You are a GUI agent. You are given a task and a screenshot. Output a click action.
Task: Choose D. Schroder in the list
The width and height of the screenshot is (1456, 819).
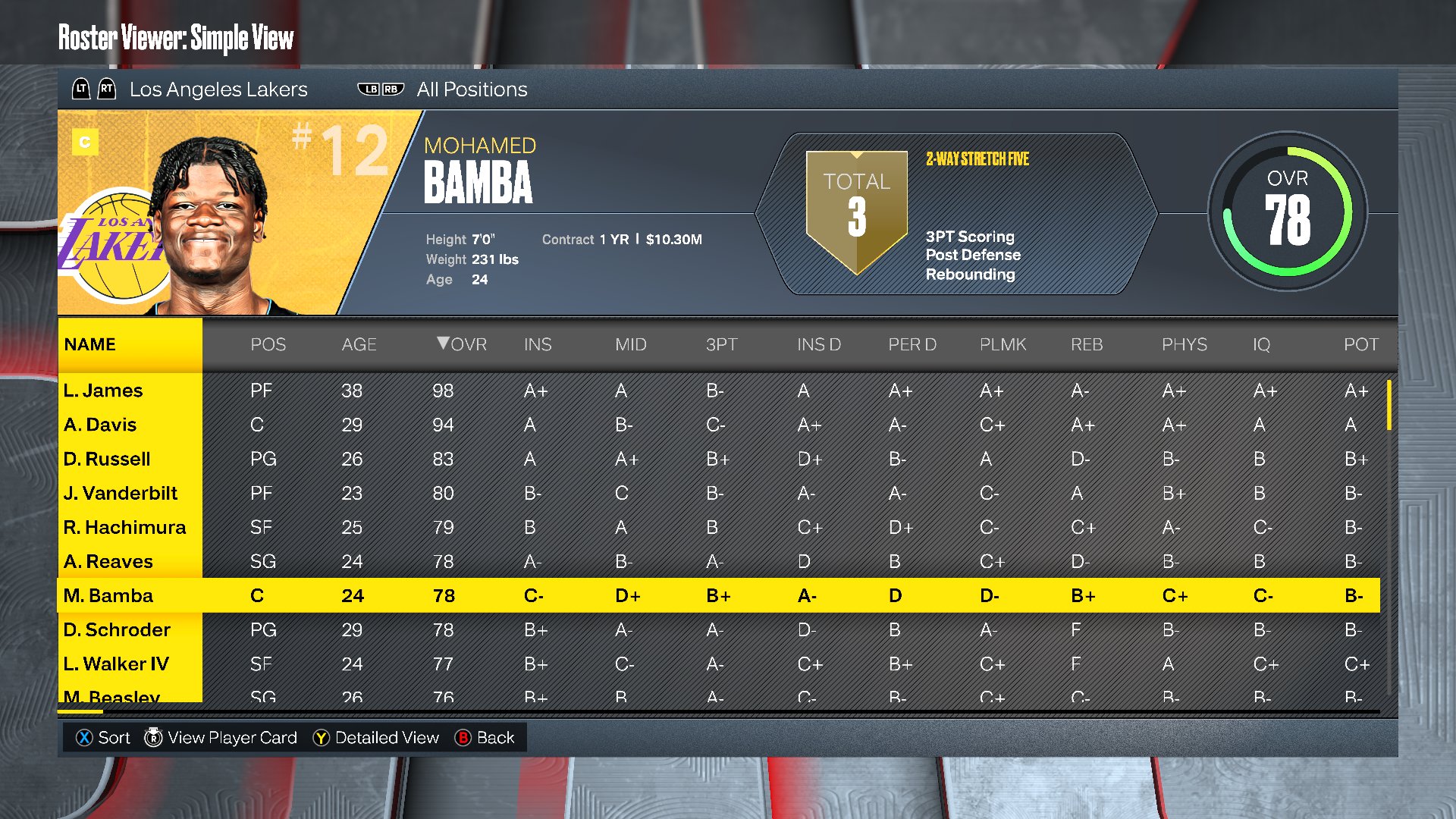117,629
